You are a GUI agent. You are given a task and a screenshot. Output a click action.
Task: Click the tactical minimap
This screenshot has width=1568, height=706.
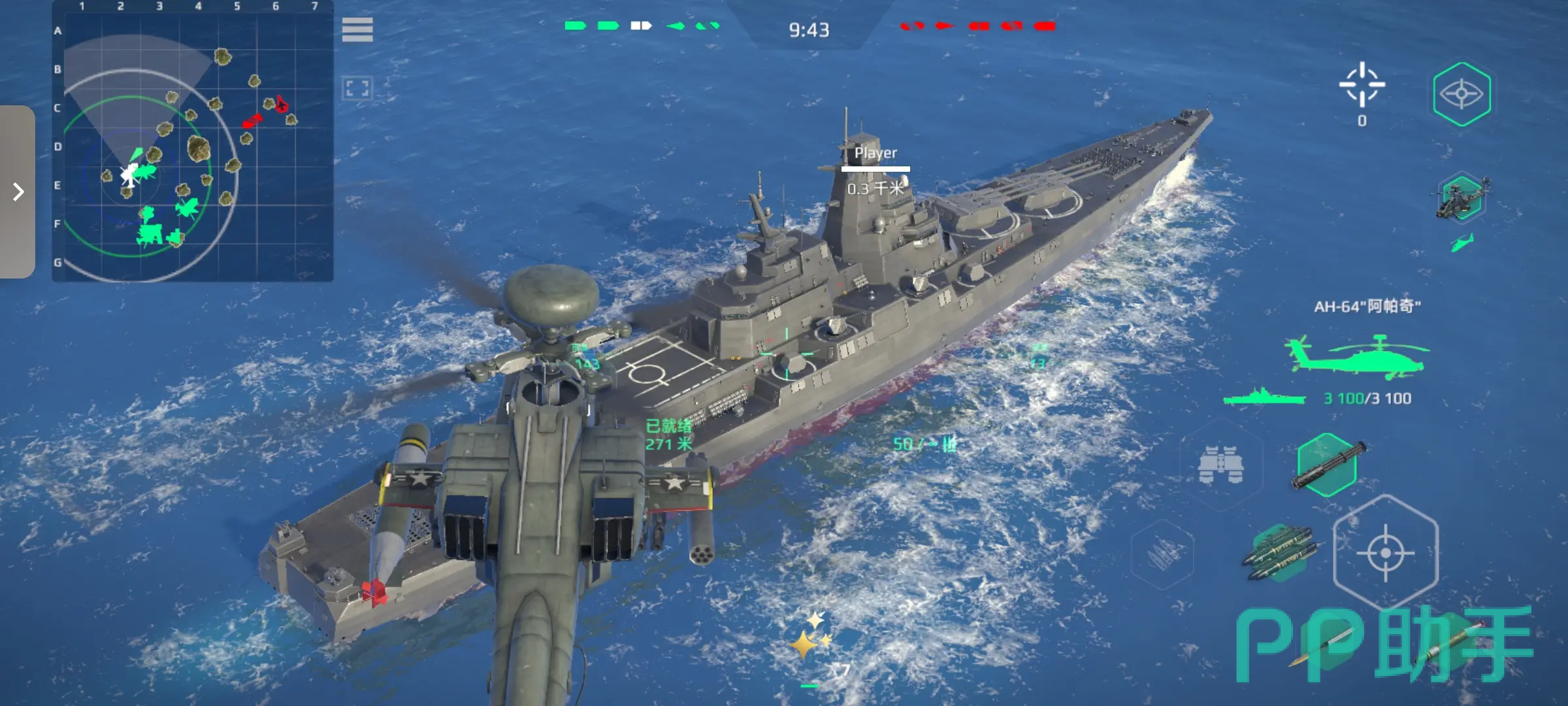pos(193,141)
